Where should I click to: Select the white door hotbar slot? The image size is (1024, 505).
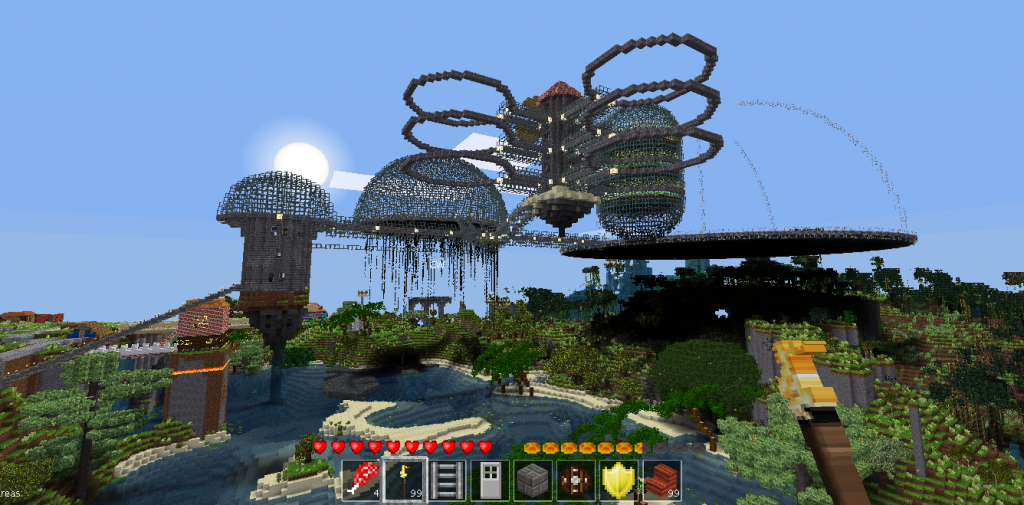pos(490,480)
